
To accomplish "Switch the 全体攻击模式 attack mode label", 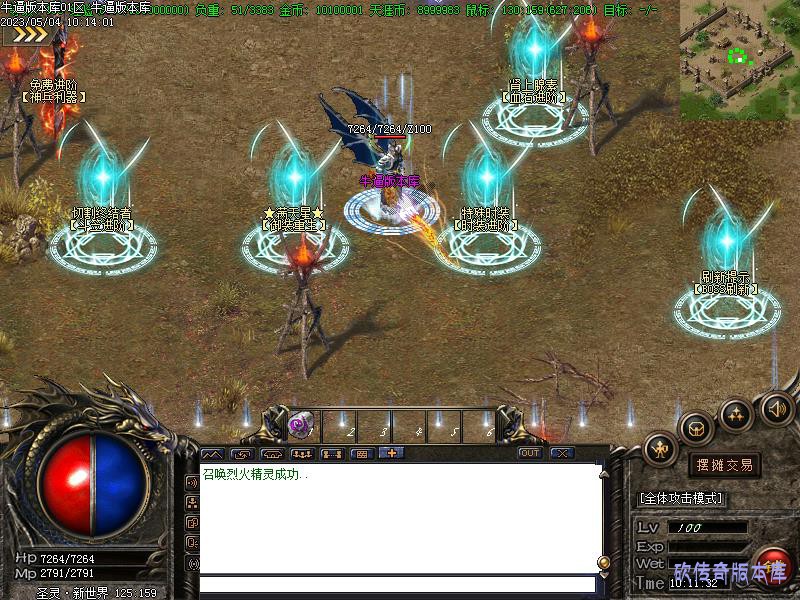I will click(681, 498).
